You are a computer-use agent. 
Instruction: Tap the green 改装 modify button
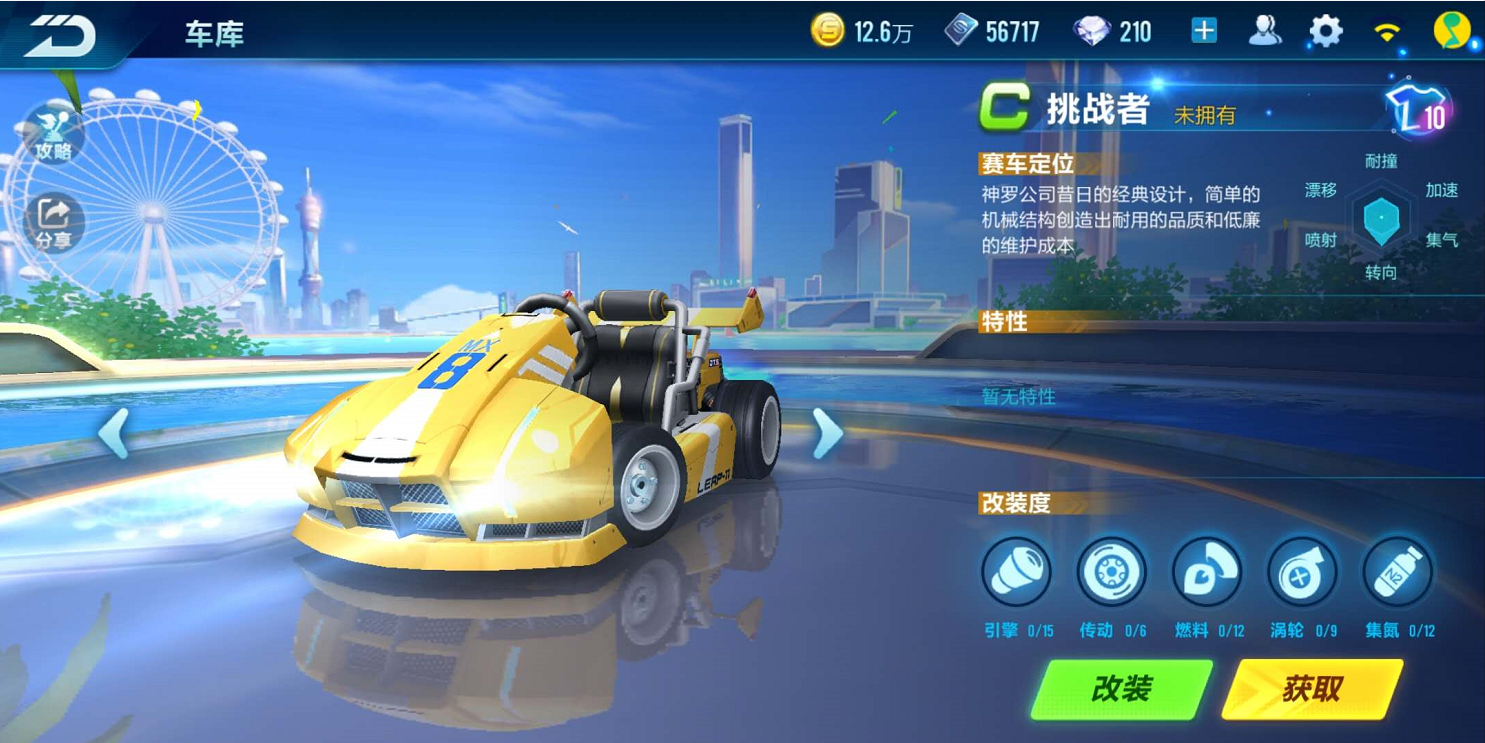click(x=1122, y=689)
